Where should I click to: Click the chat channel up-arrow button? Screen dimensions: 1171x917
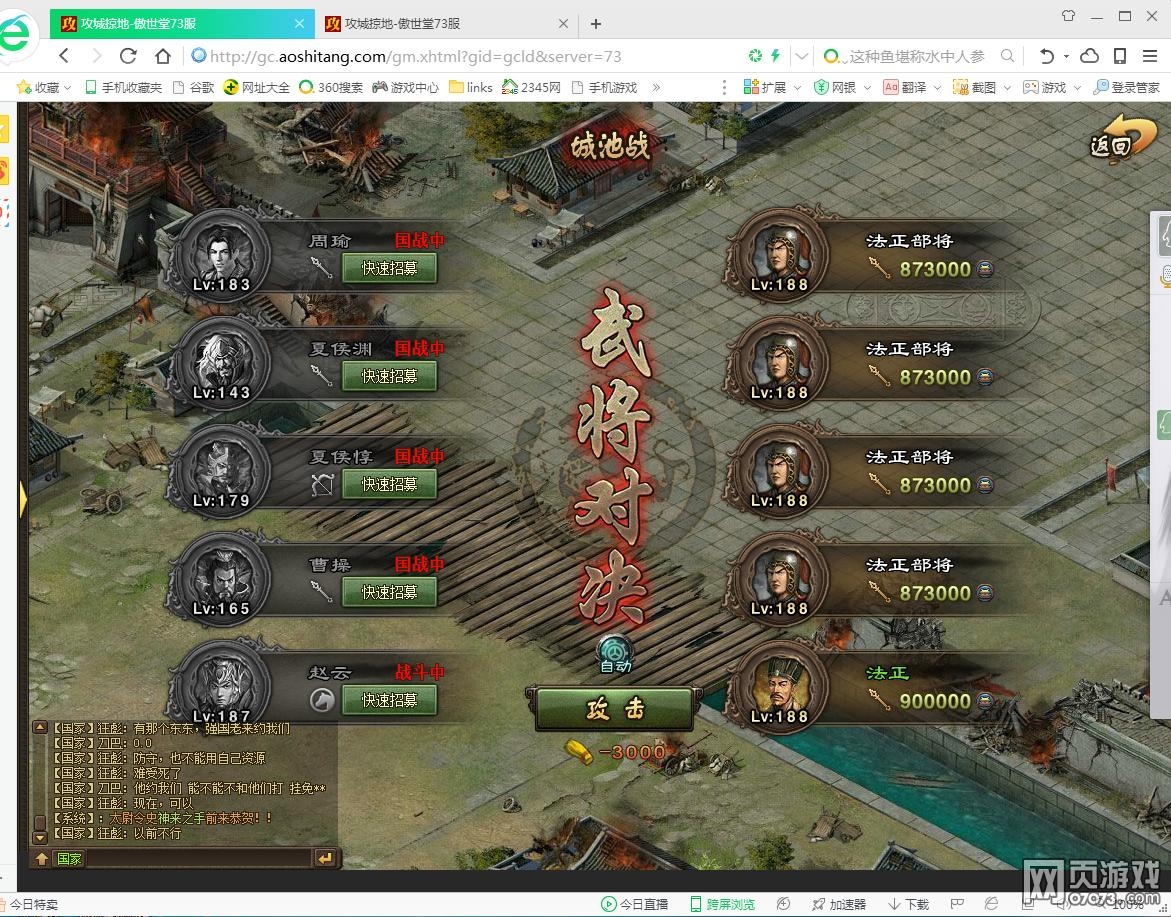click(x=41, y=858)
